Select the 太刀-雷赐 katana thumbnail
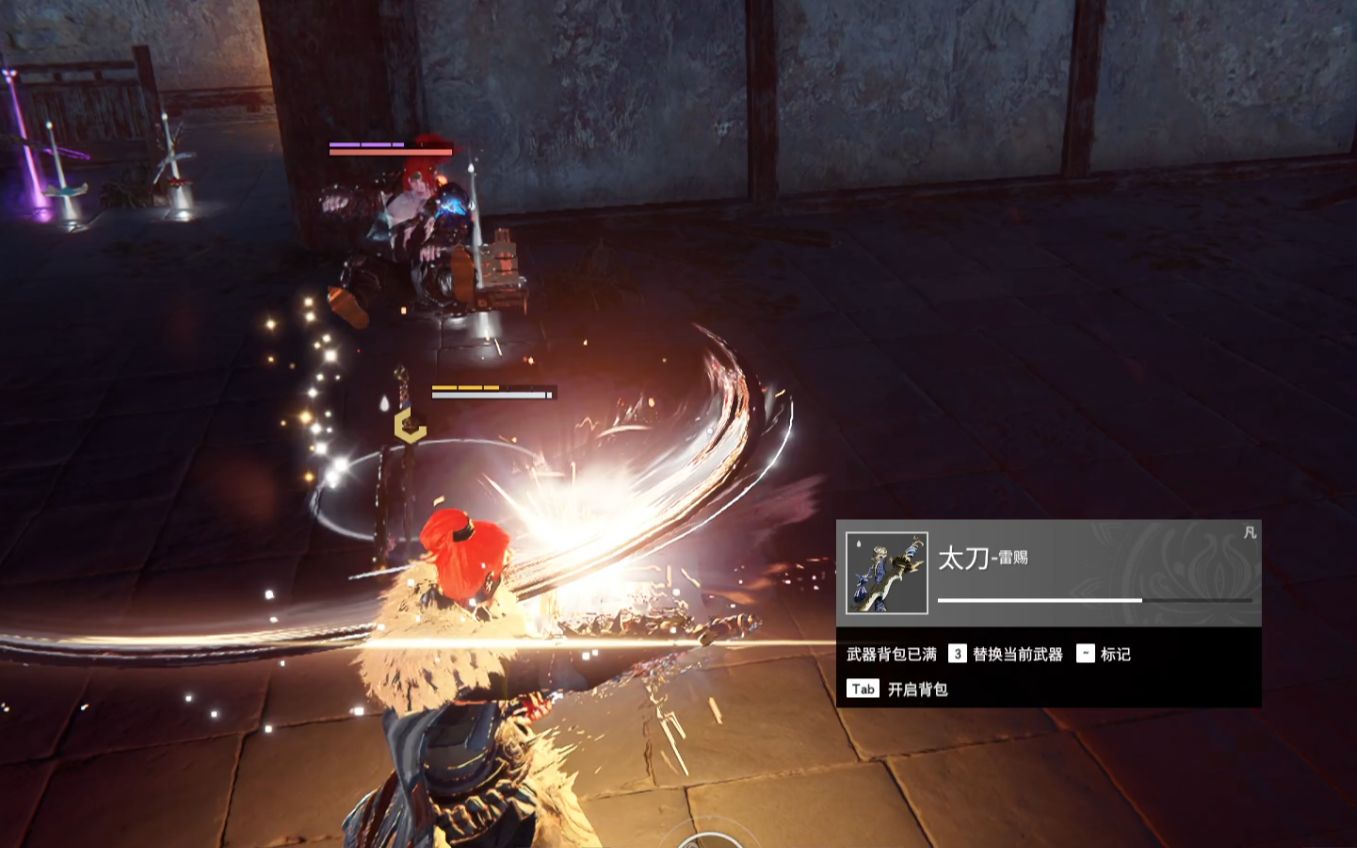This screenshot has height=848, width=1357. pos(886,573)
